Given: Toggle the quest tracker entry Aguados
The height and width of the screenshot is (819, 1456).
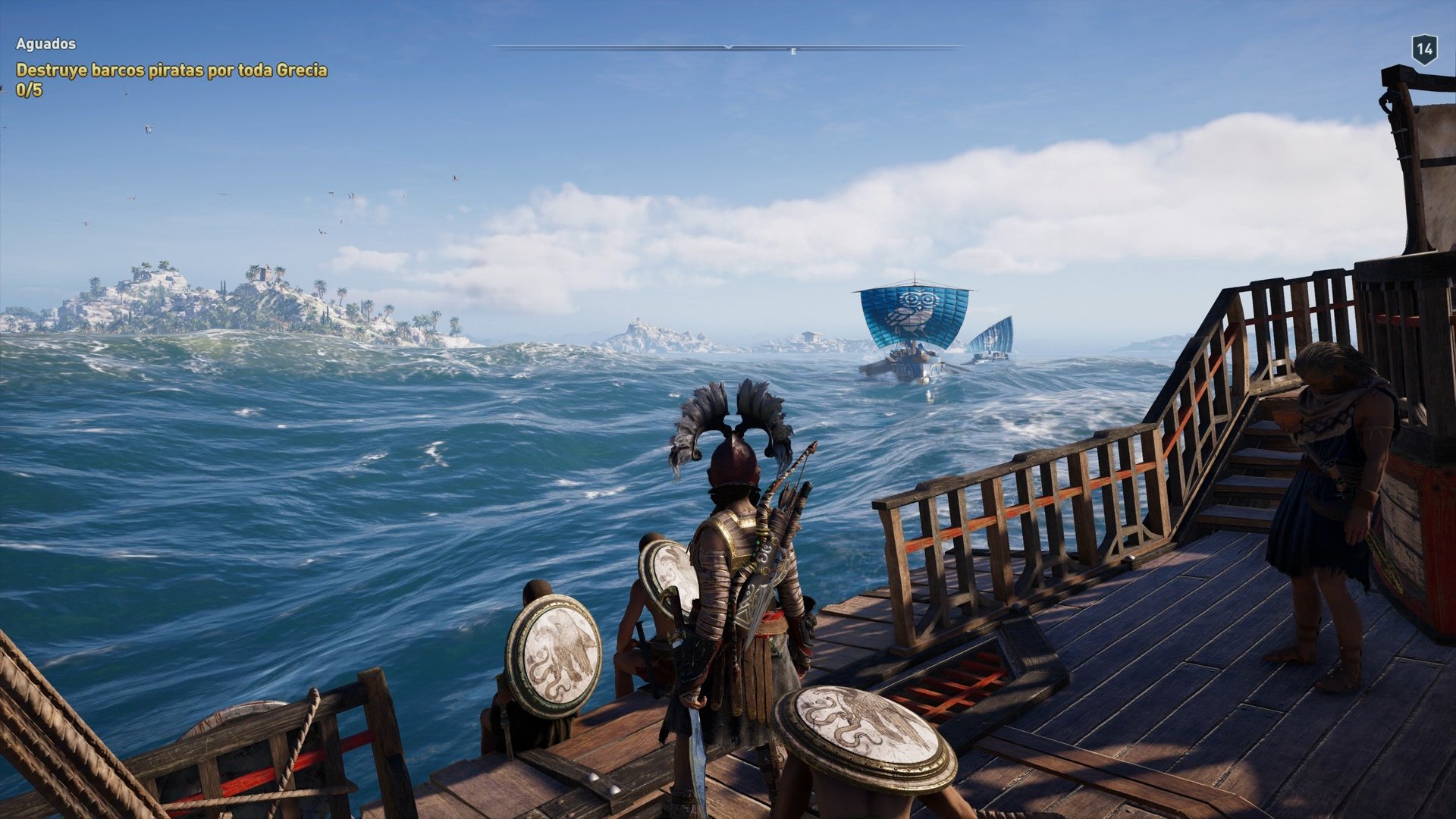Looking at the screenshot, I should 45,44.
